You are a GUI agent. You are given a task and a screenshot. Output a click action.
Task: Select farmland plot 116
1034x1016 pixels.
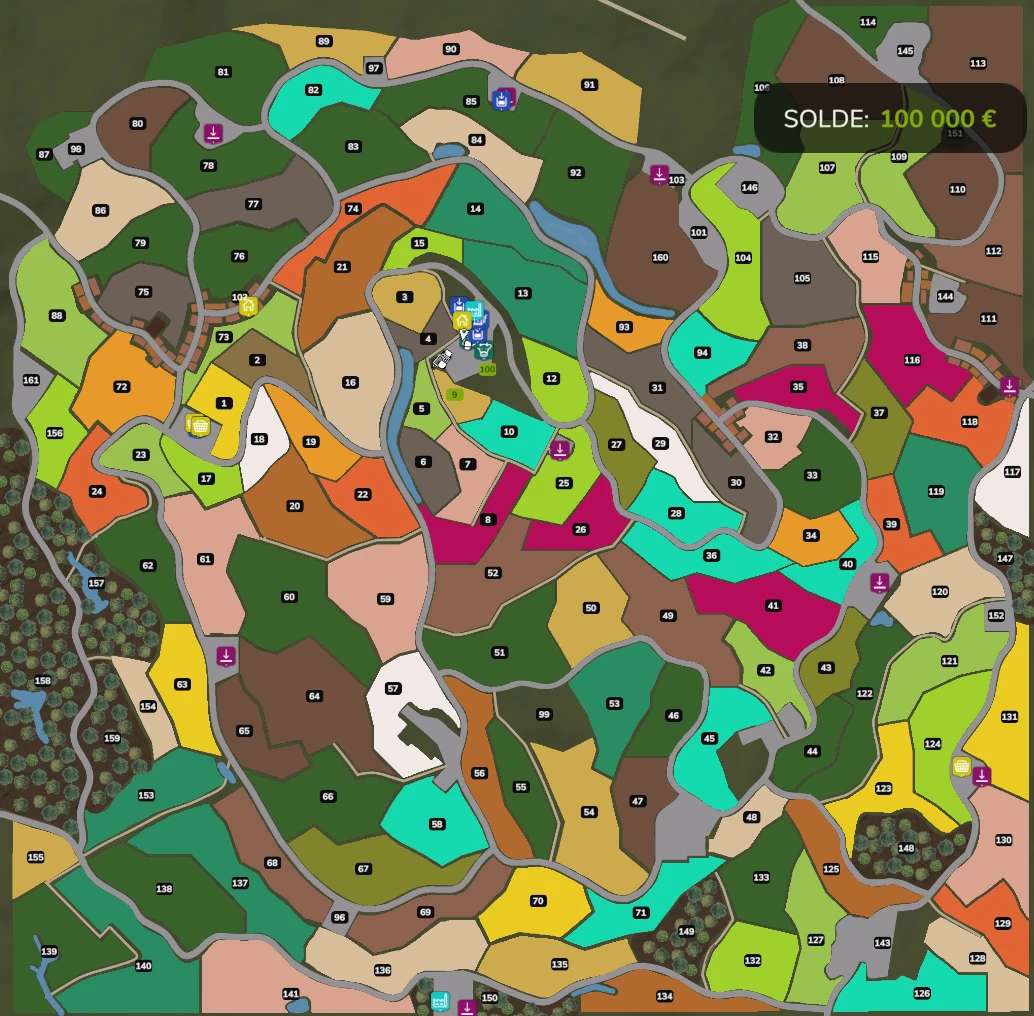911,360
